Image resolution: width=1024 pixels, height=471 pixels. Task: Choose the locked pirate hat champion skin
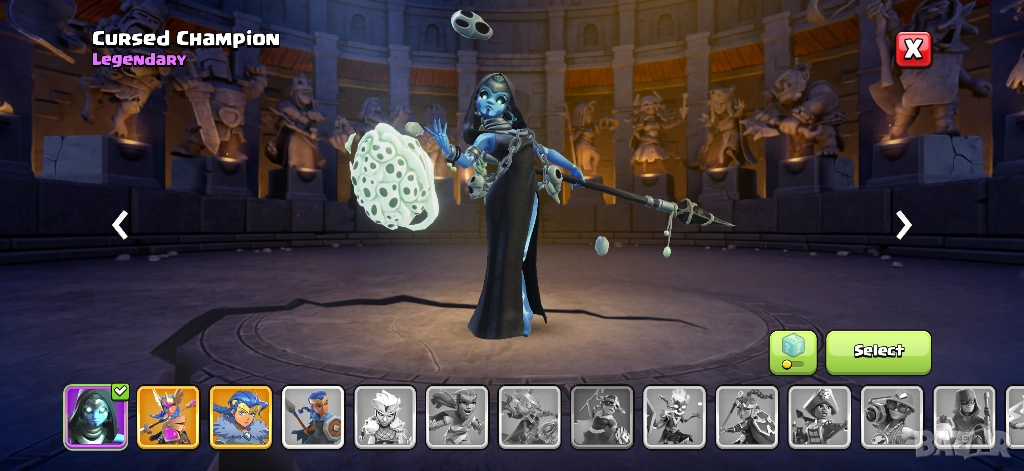coord(819,416)
